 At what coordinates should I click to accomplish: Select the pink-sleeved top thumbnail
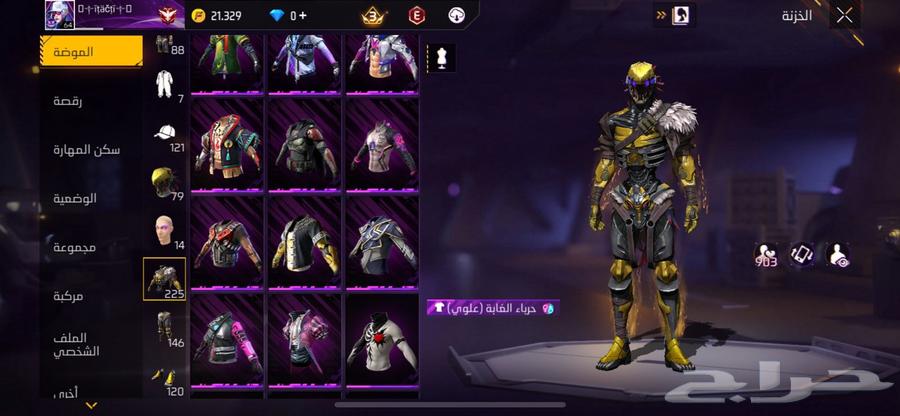click(x=227, y=340)
